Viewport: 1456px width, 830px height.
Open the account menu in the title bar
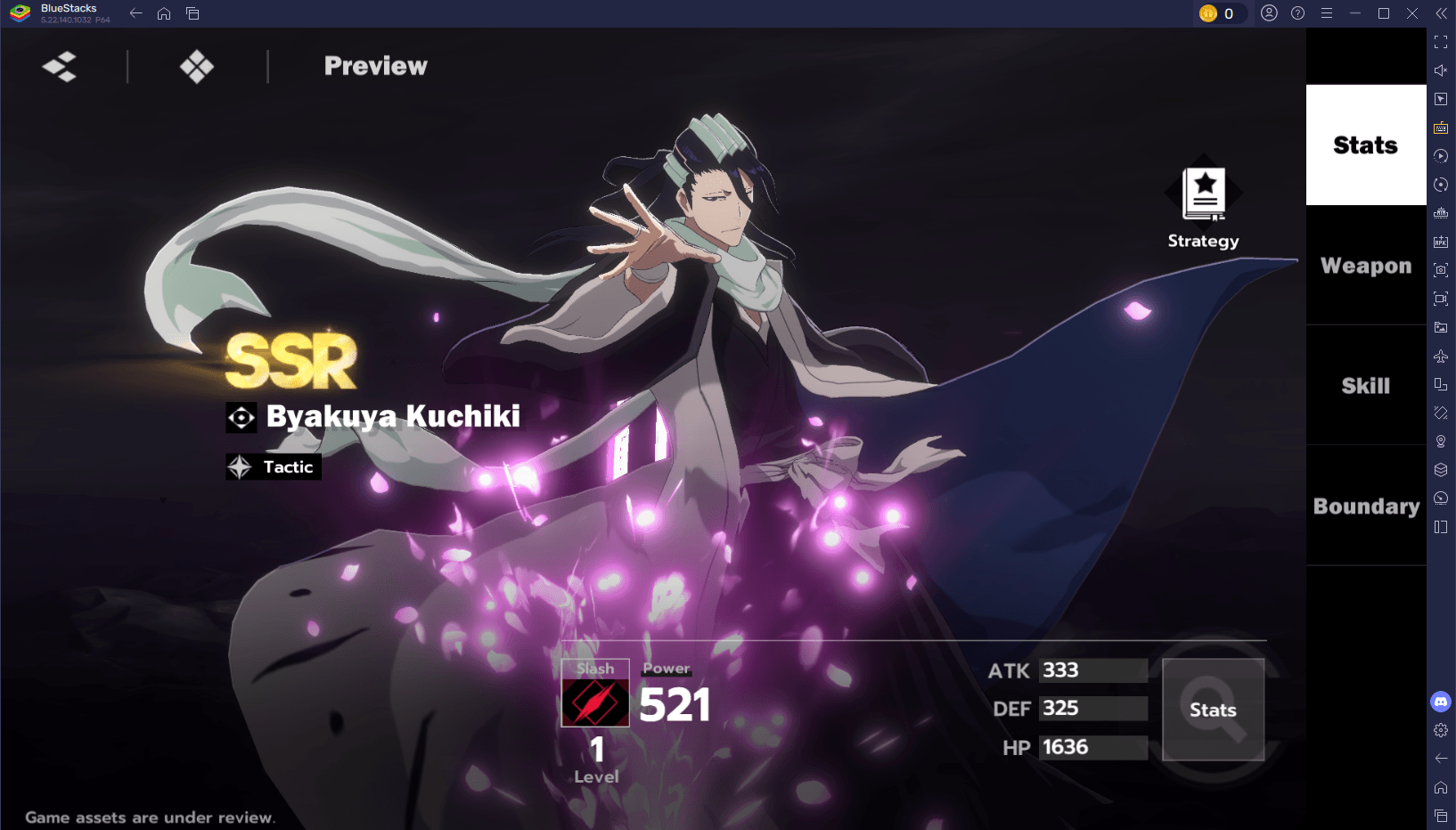coord(1269,13)
